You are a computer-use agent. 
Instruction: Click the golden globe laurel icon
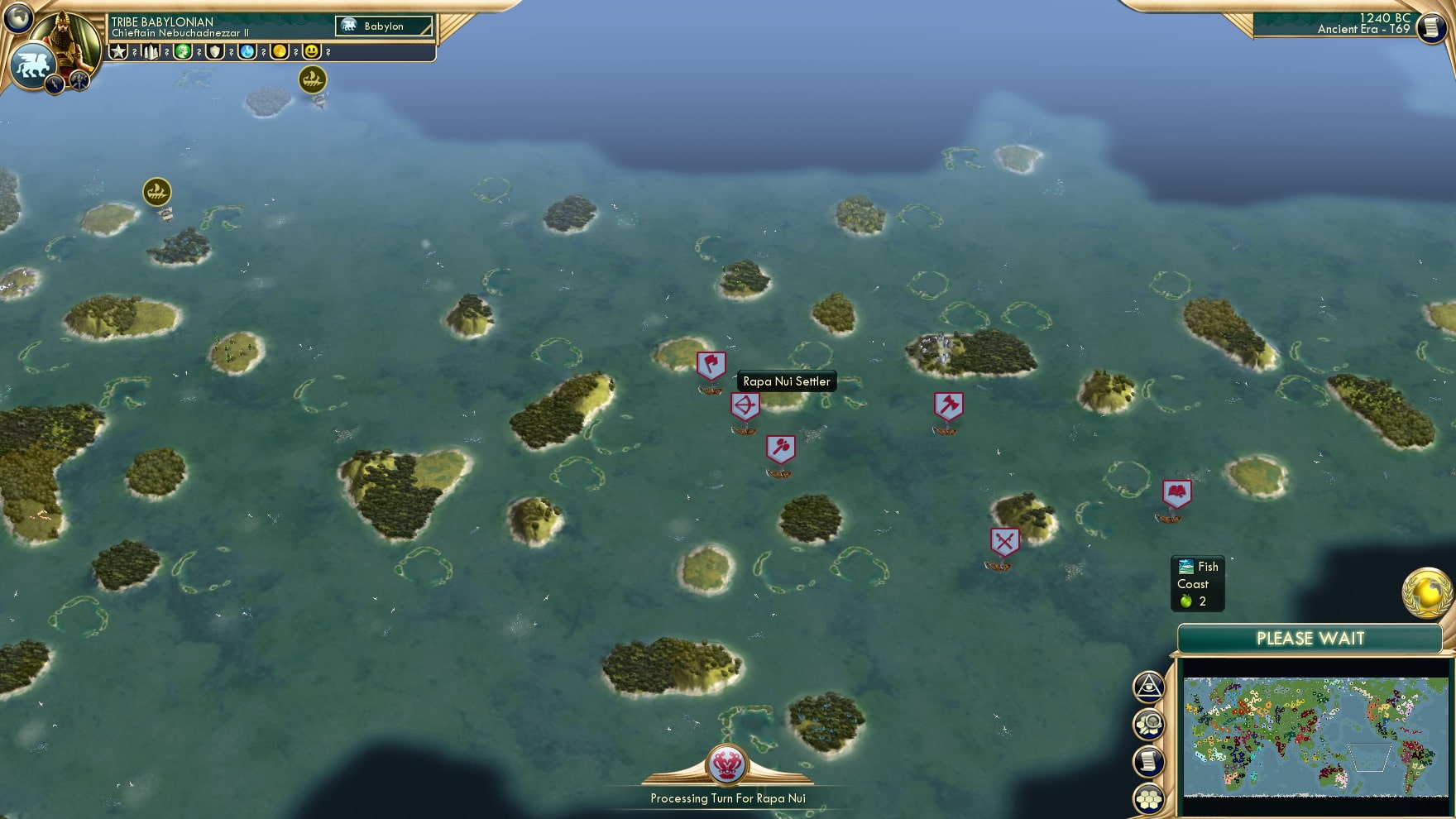point(1427,592)
